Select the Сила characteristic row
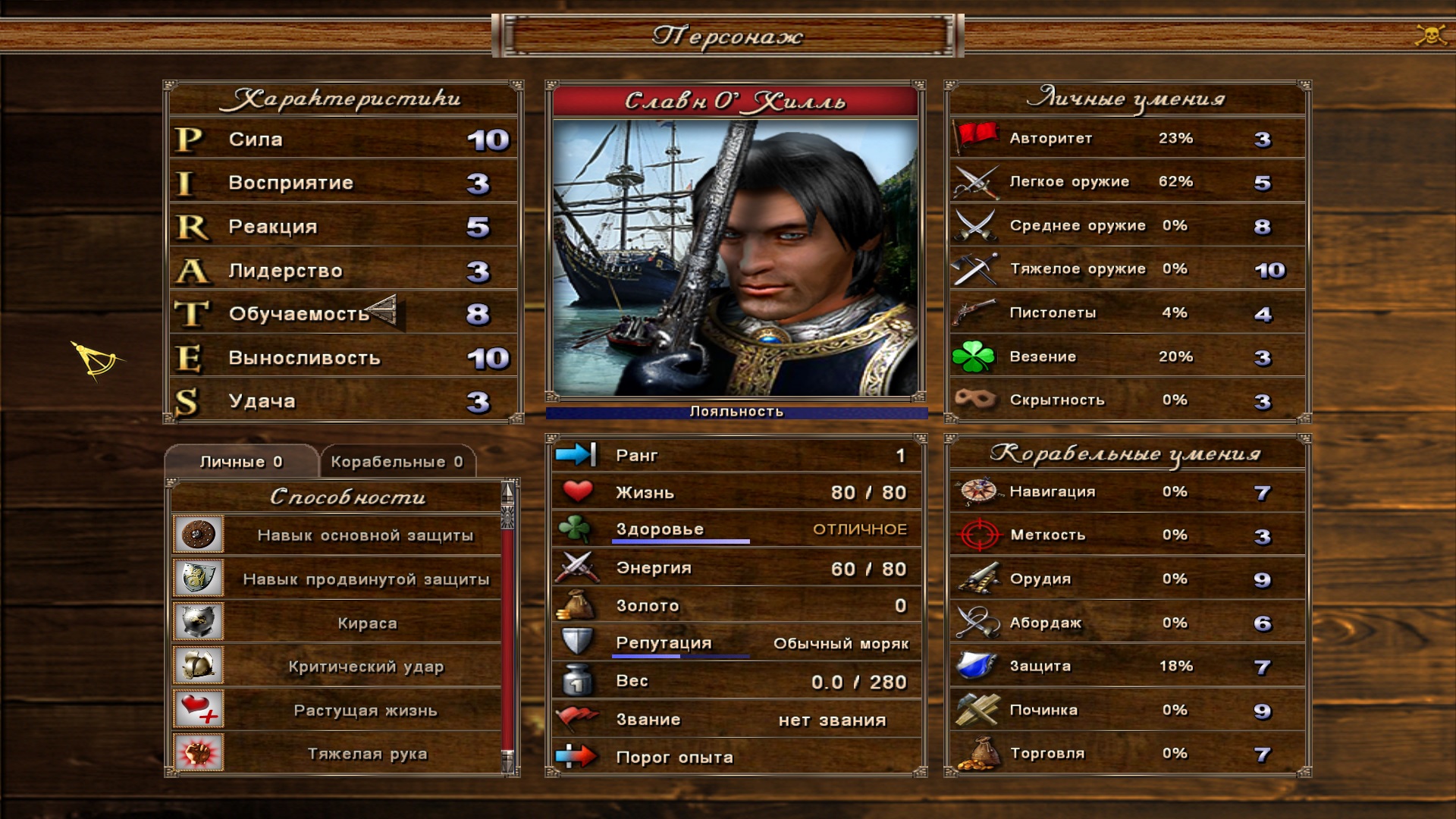The image size is (1456, 819). [x=343, y=140]
